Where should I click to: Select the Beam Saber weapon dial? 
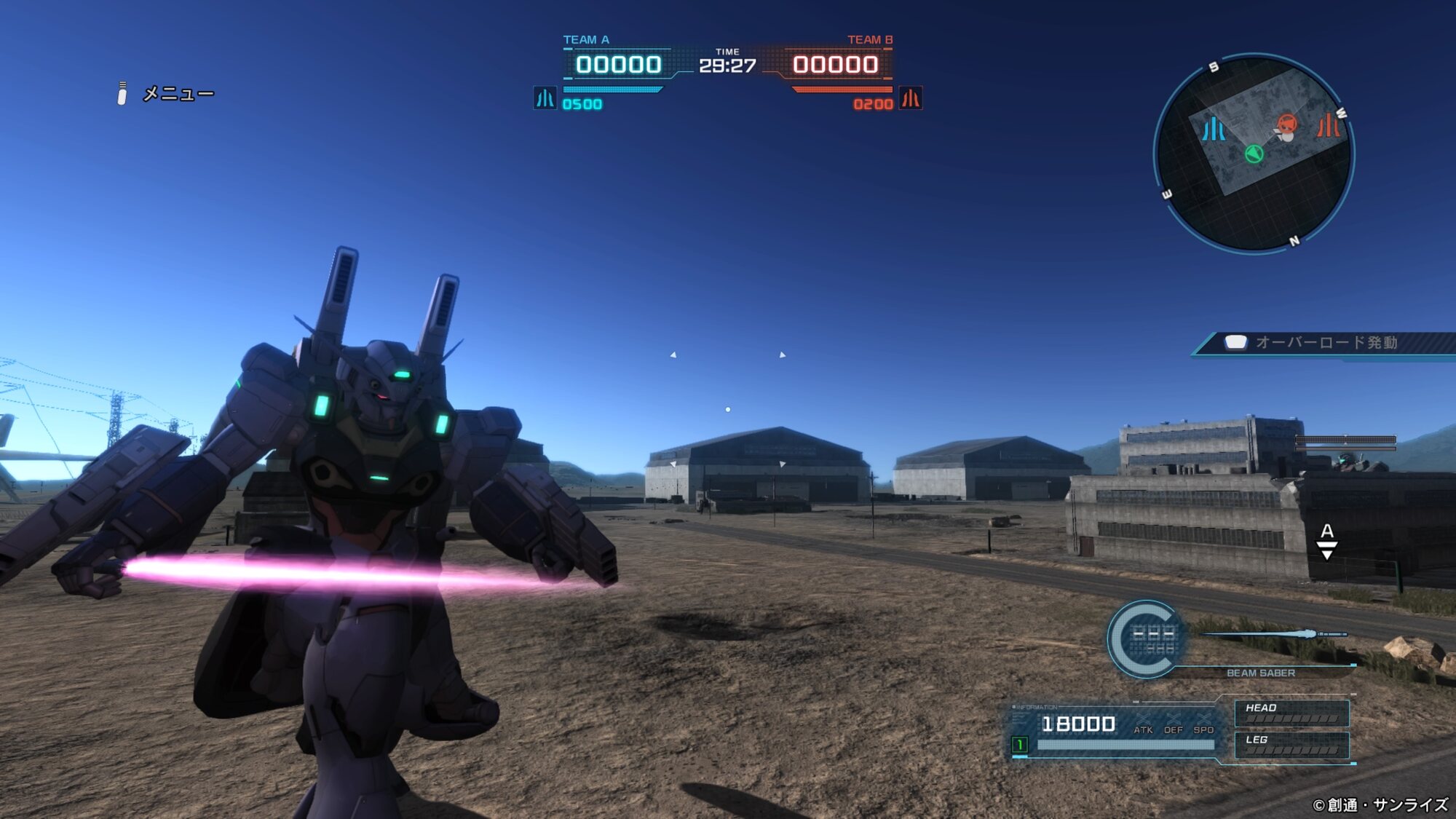click(x=1145, y=638)
